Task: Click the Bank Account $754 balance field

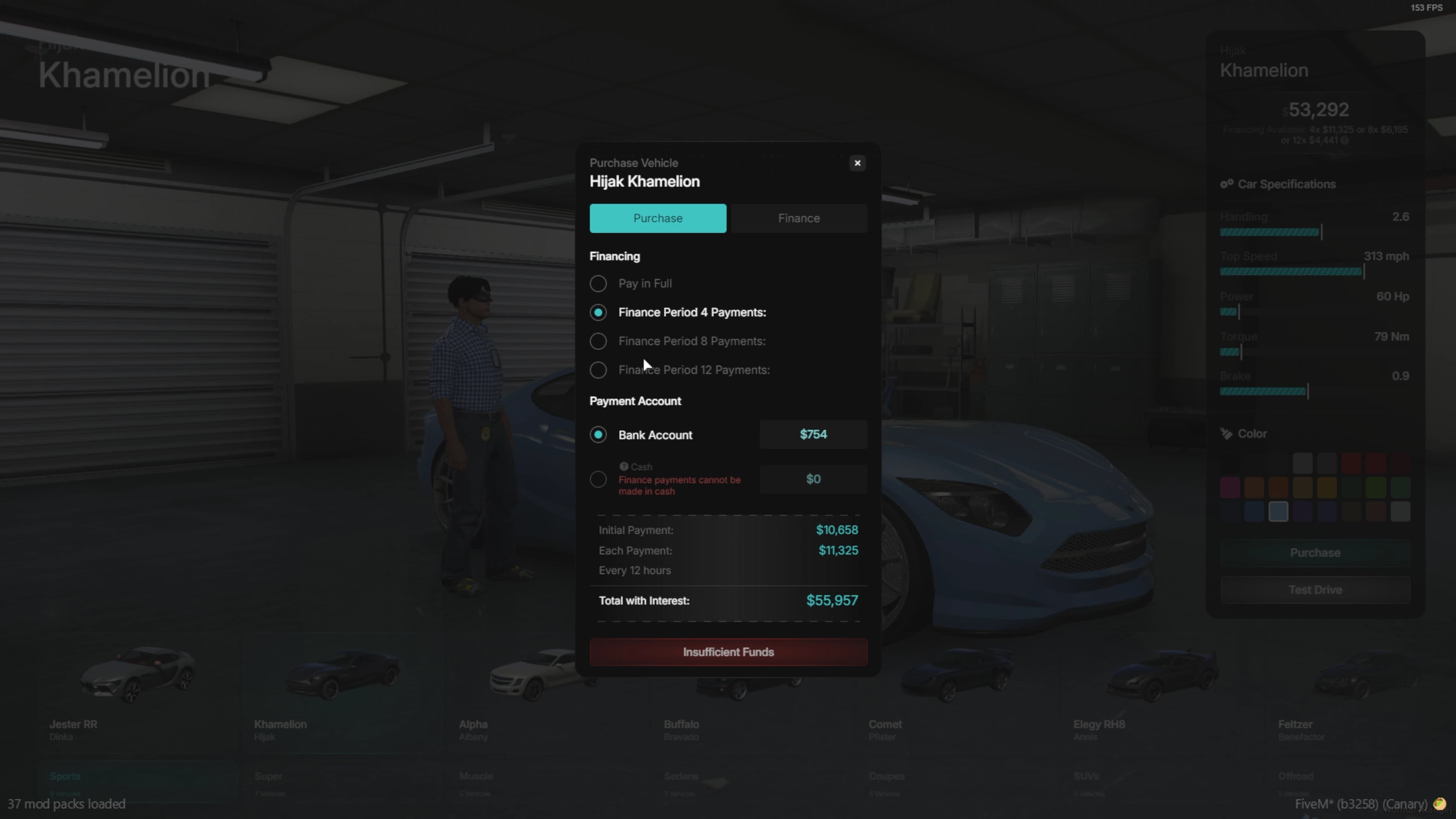Action: click(813, 434)
